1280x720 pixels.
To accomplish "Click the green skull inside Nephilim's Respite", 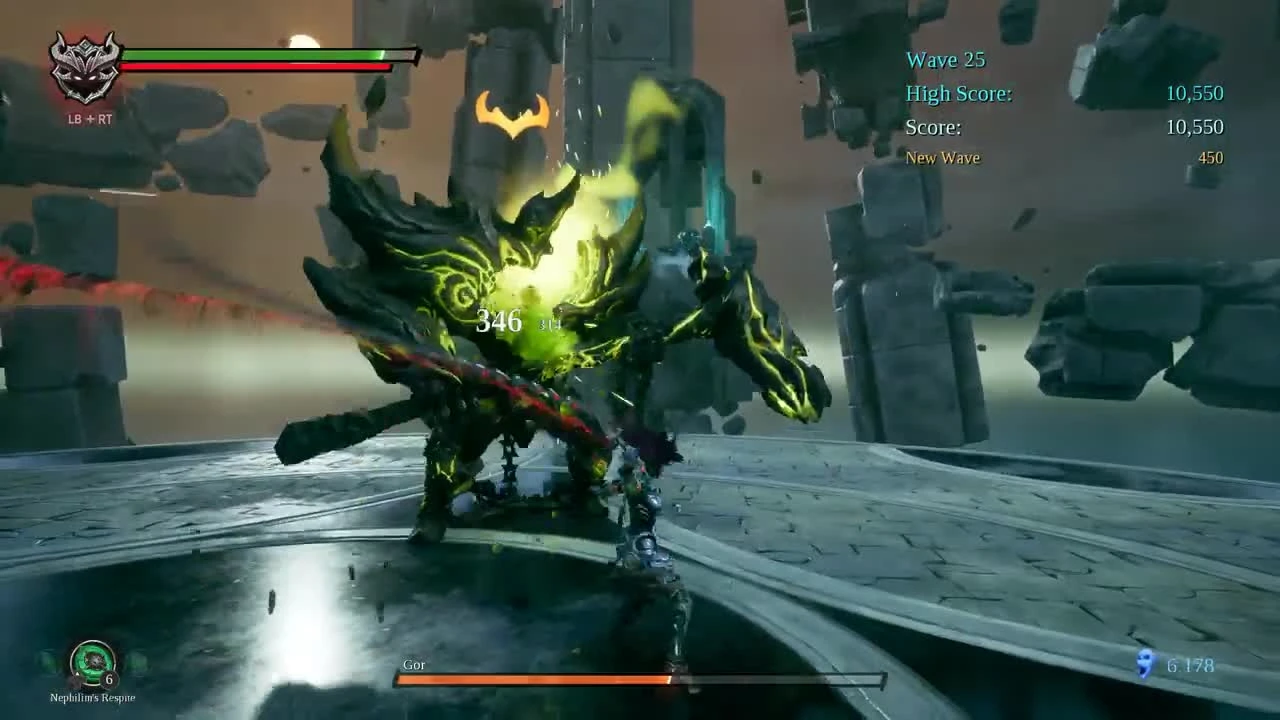I will 95,660.
